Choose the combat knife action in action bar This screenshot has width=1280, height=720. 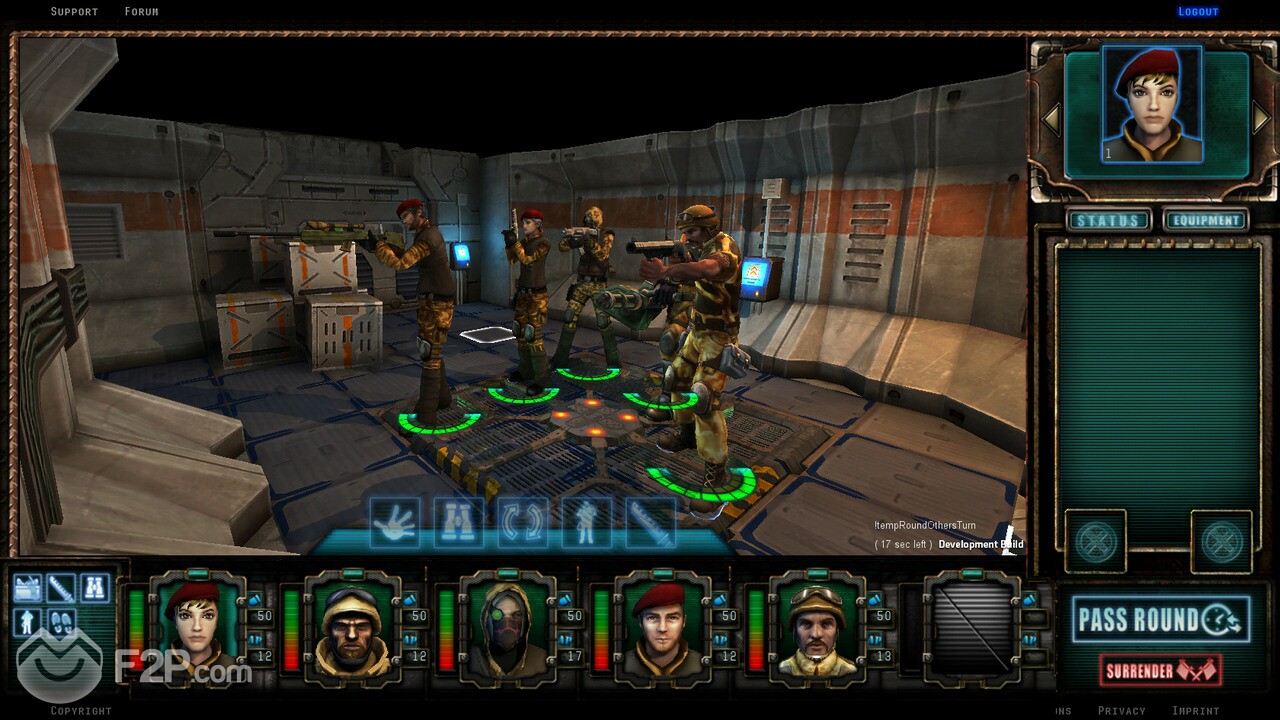point(650,523)
